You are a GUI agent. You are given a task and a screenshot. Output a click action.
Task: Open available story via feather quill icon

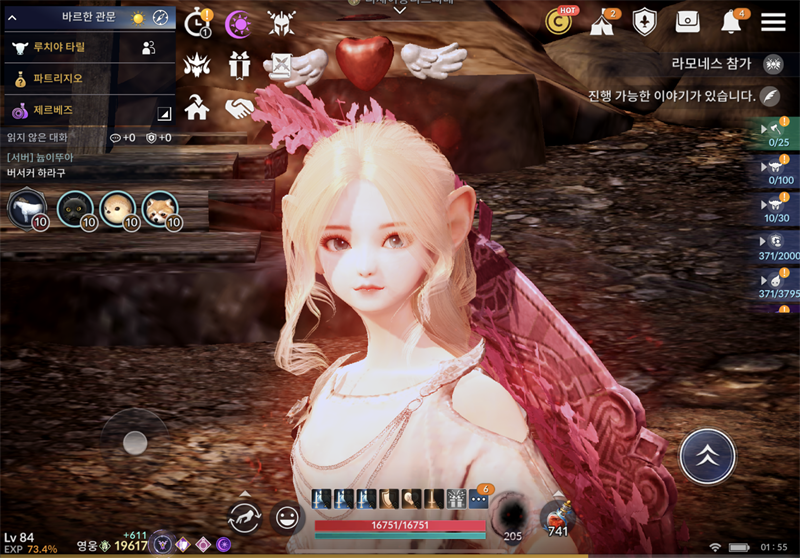click(x=770, y=96)
